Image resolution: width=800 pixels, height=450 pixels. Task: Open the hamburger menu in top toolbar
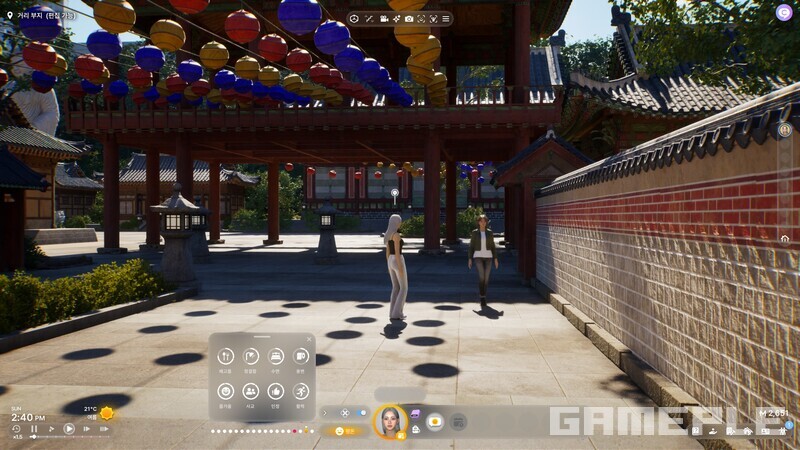click(444, 19)
